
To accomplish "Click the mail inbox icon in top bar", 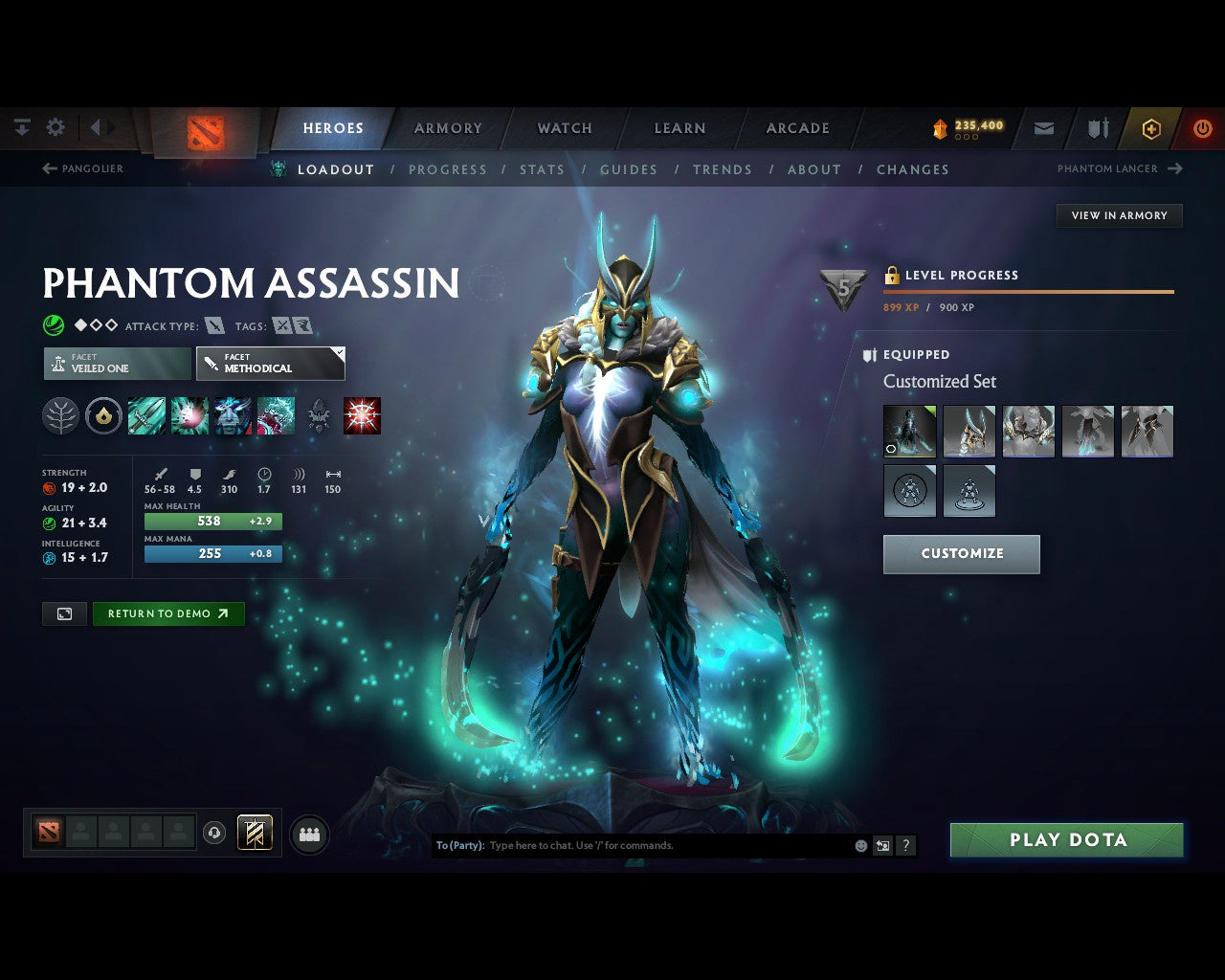I will pos(1043,127).
